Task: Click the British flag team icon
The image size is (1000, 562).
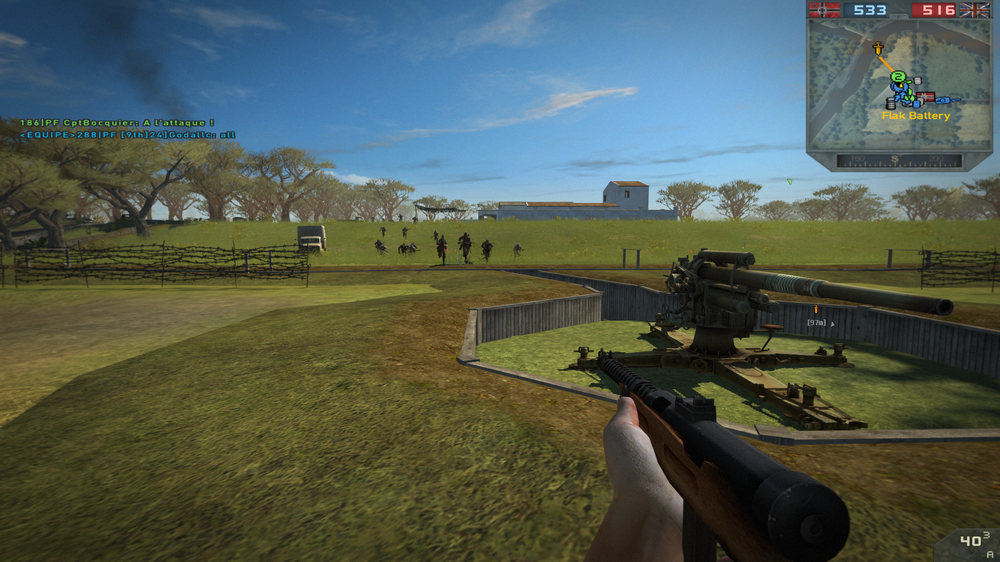Action: pos(974,10)
